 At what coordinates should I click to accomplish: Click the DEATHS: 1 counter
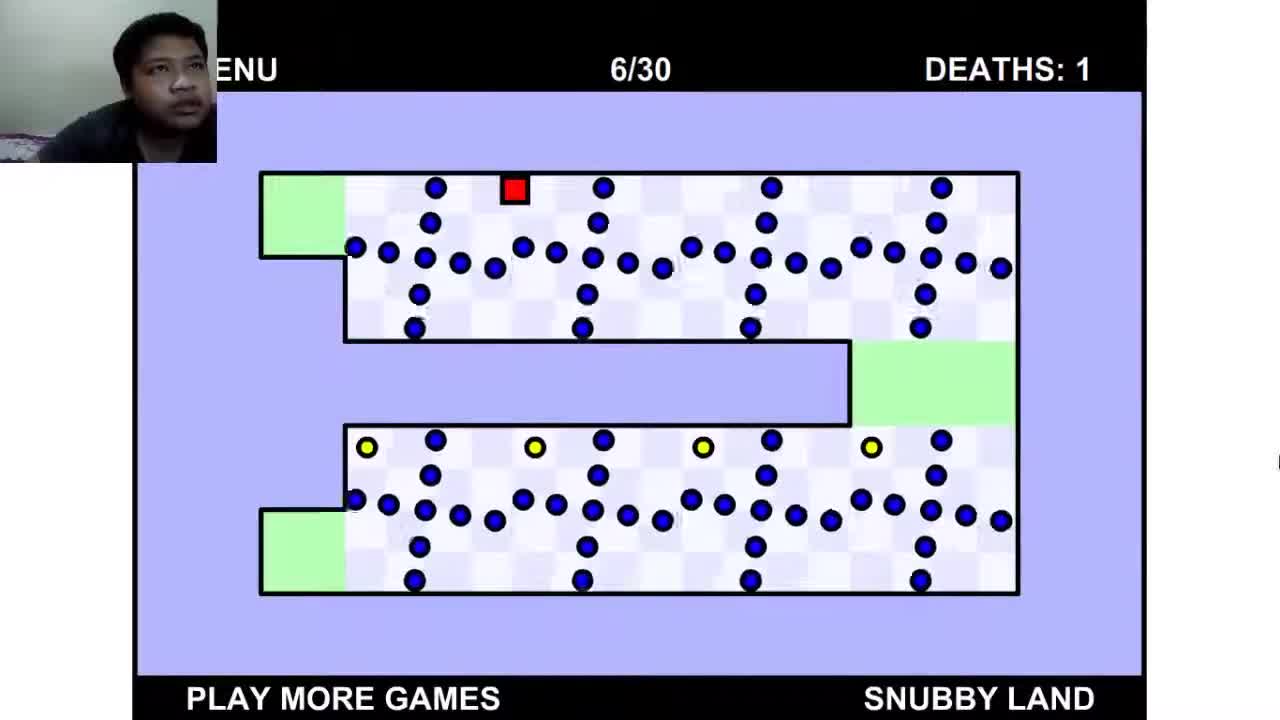pos(1008,70)
